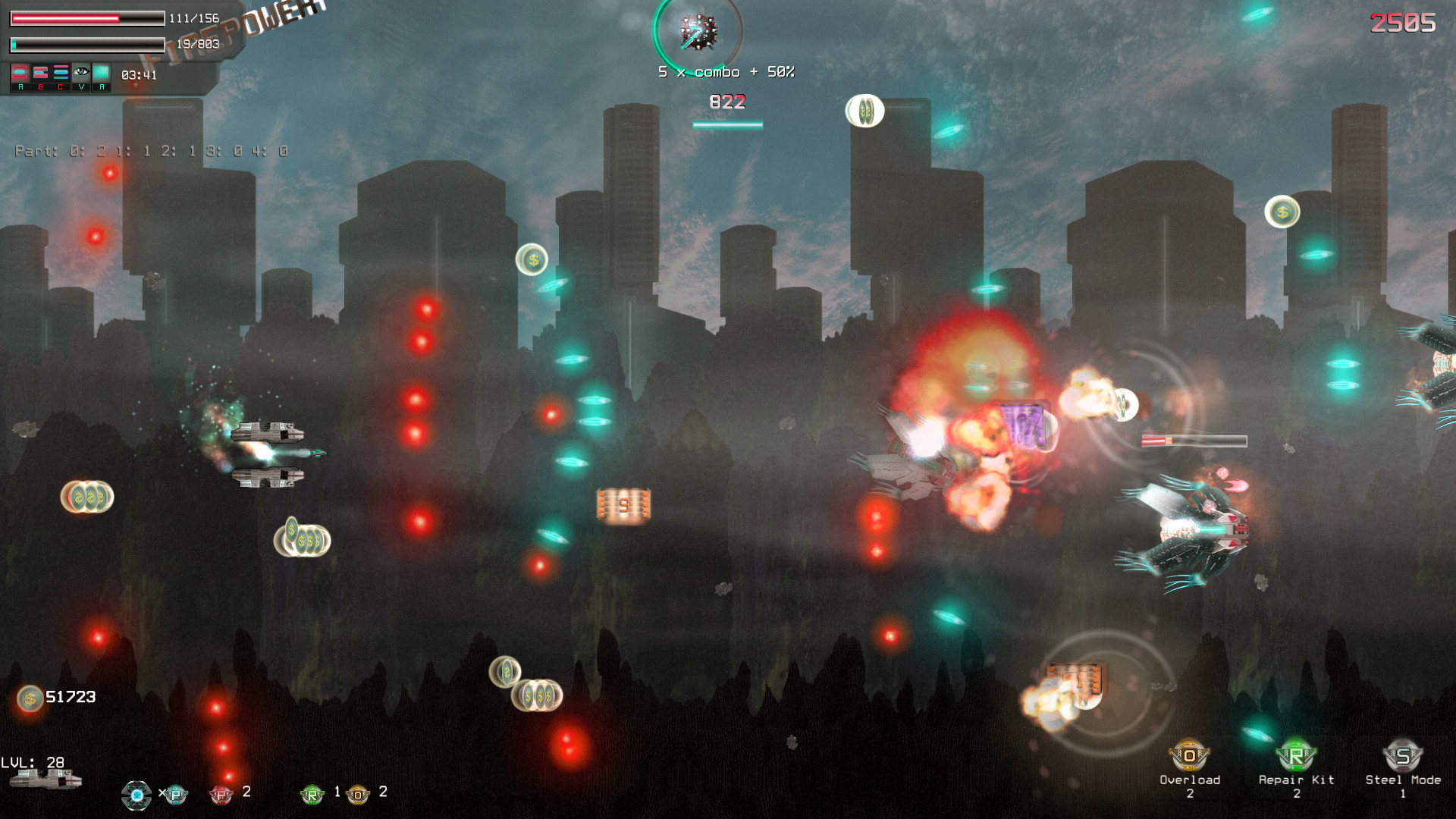1456x819 pixels.
Task: Click the green R powerup orb near the ship icon
Action: click(312, 794)
